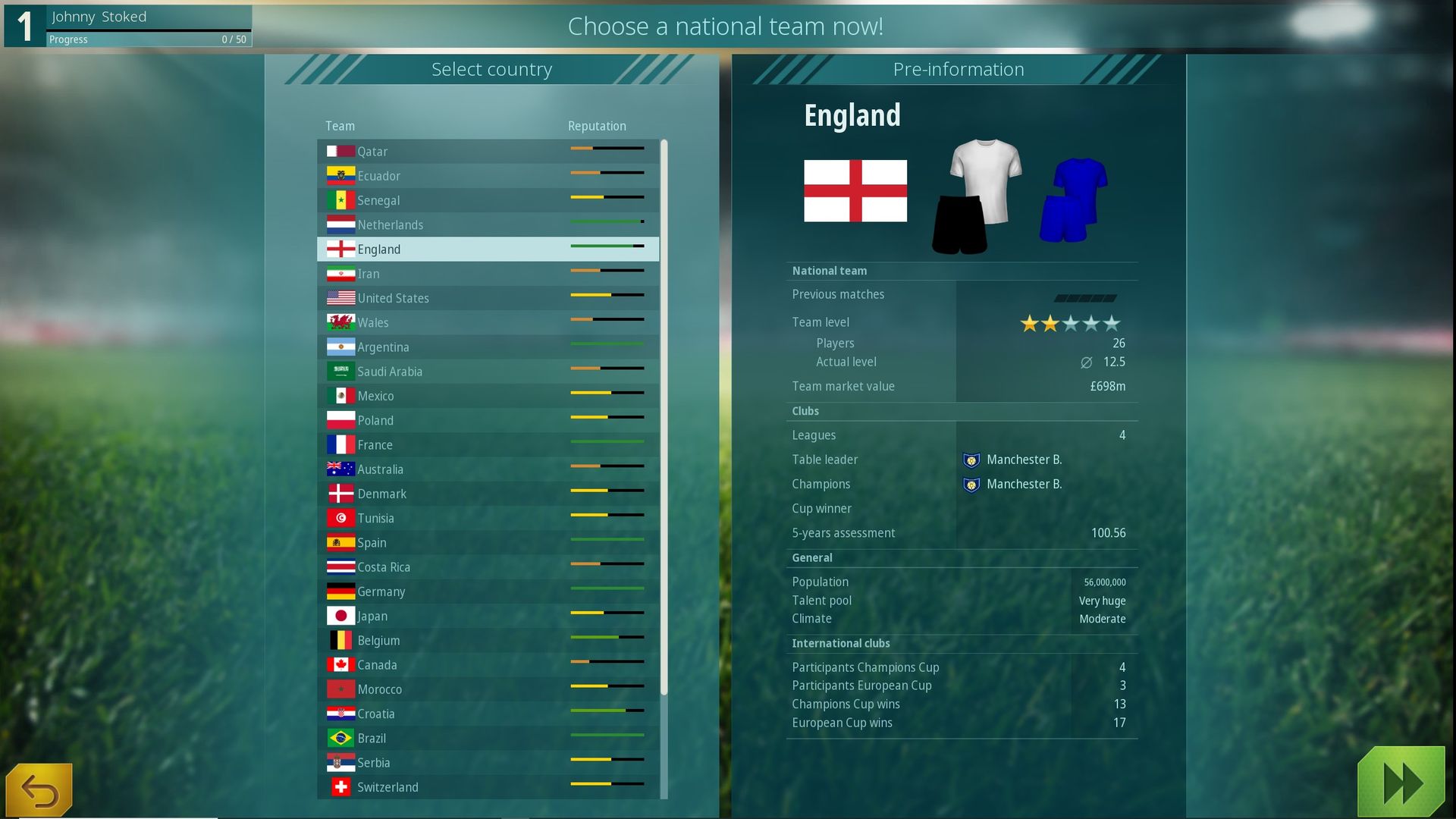Click the large England flag in Pre-information
This screenshot has width=1456, height=819.
(x=855, y=192)
